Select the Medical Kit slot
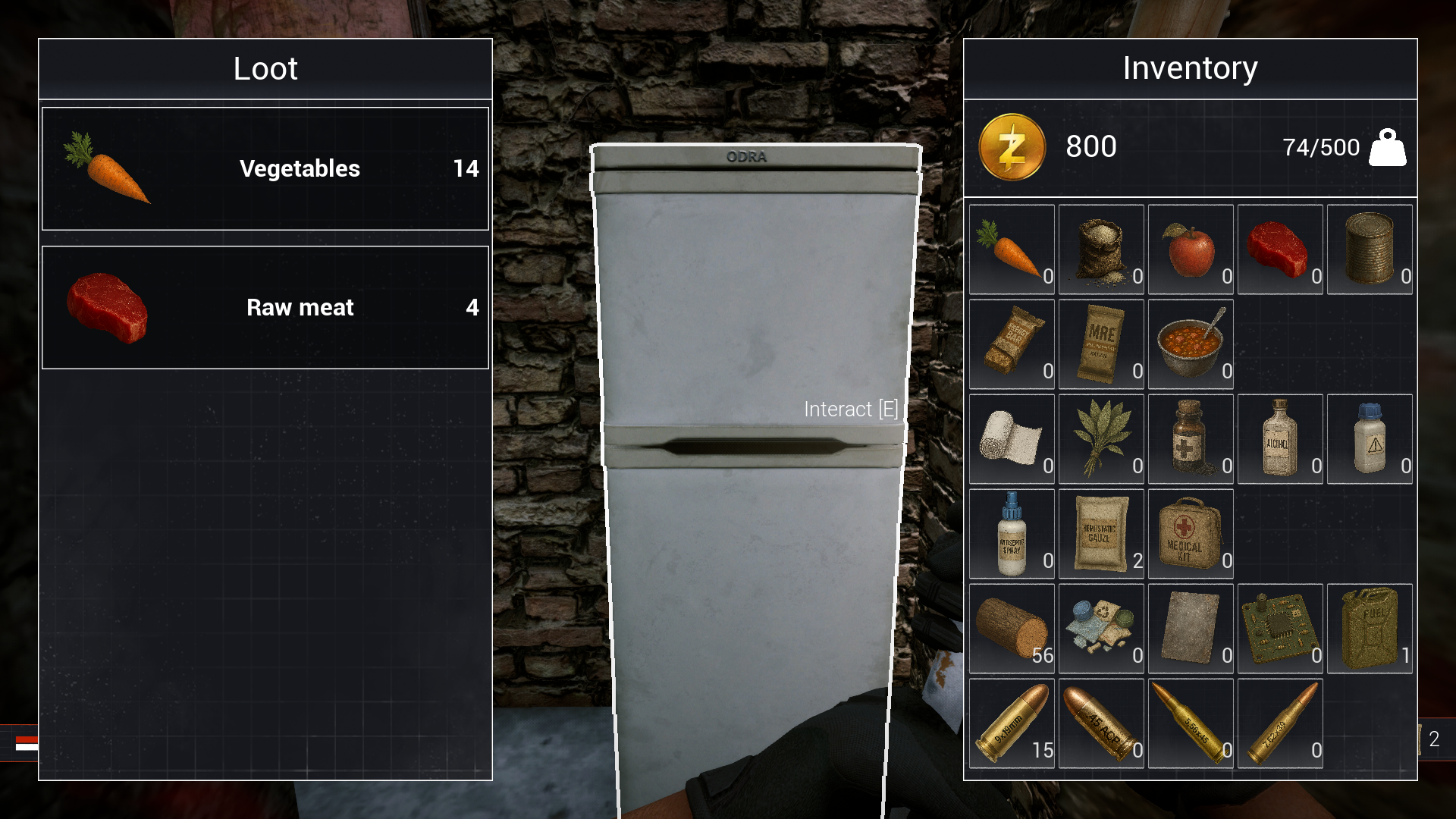The width and height of the screenshot is (1456, 819). coord(1191,534)
